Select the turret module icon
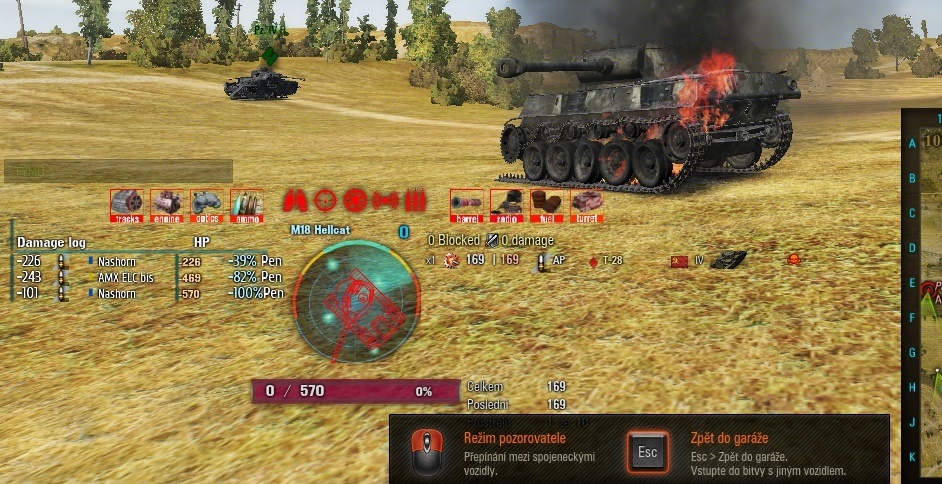 (x=587, y=204)
